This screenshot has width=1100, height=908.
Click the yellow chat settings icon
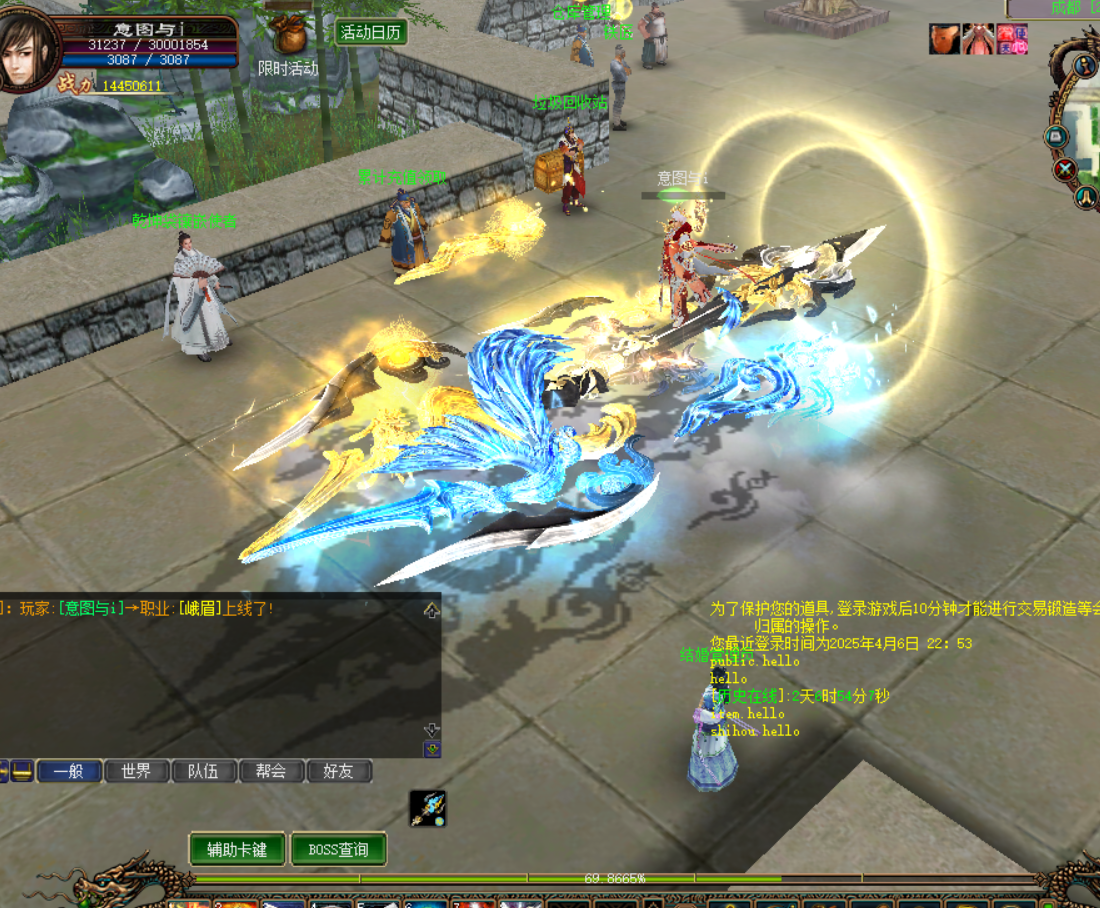tap(22, 771)
